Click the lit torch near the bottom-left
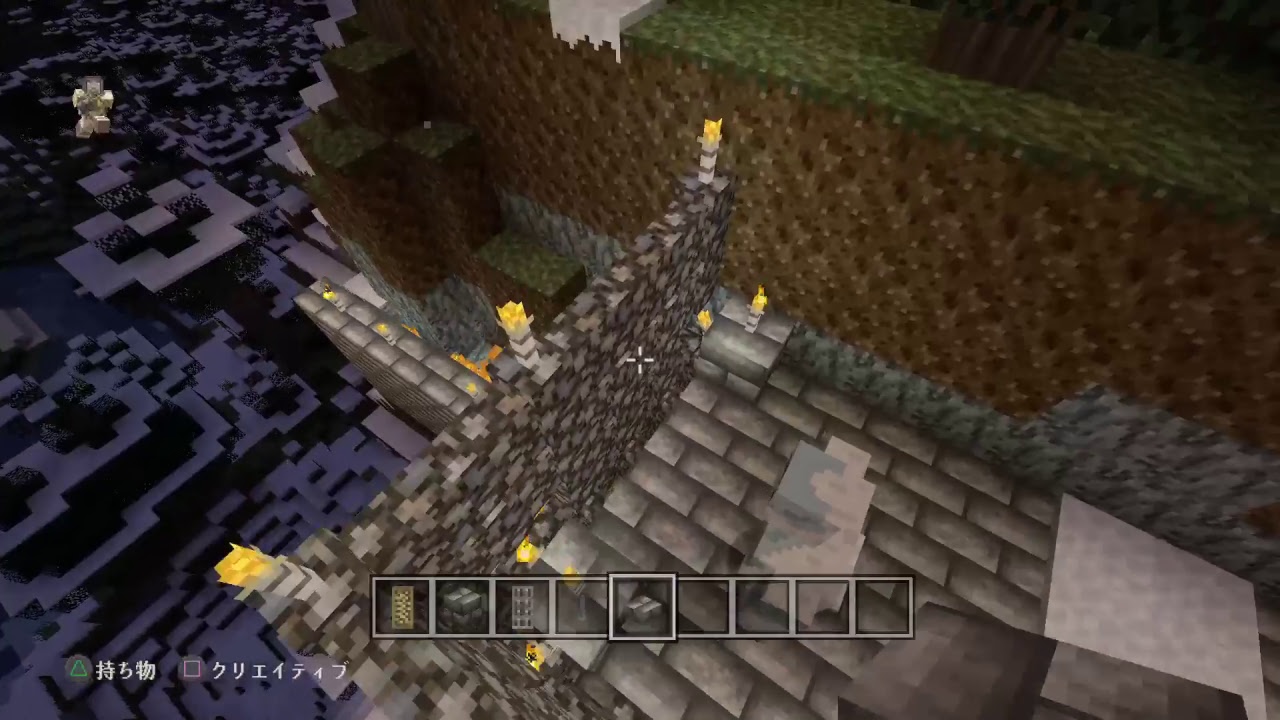 [x=240, y=565]
